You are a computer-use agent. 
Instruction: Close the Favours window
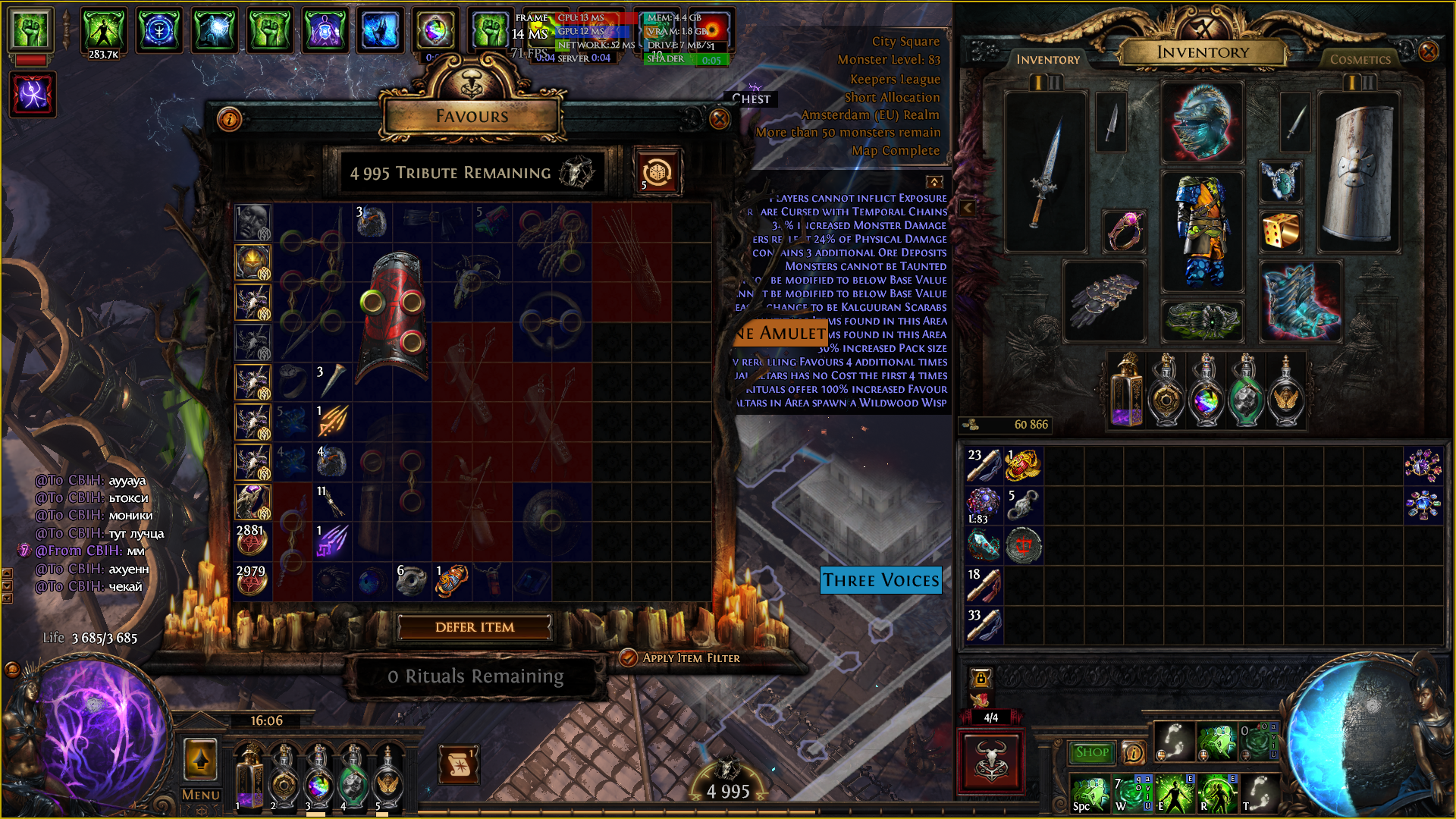click(x=719, y=119)
